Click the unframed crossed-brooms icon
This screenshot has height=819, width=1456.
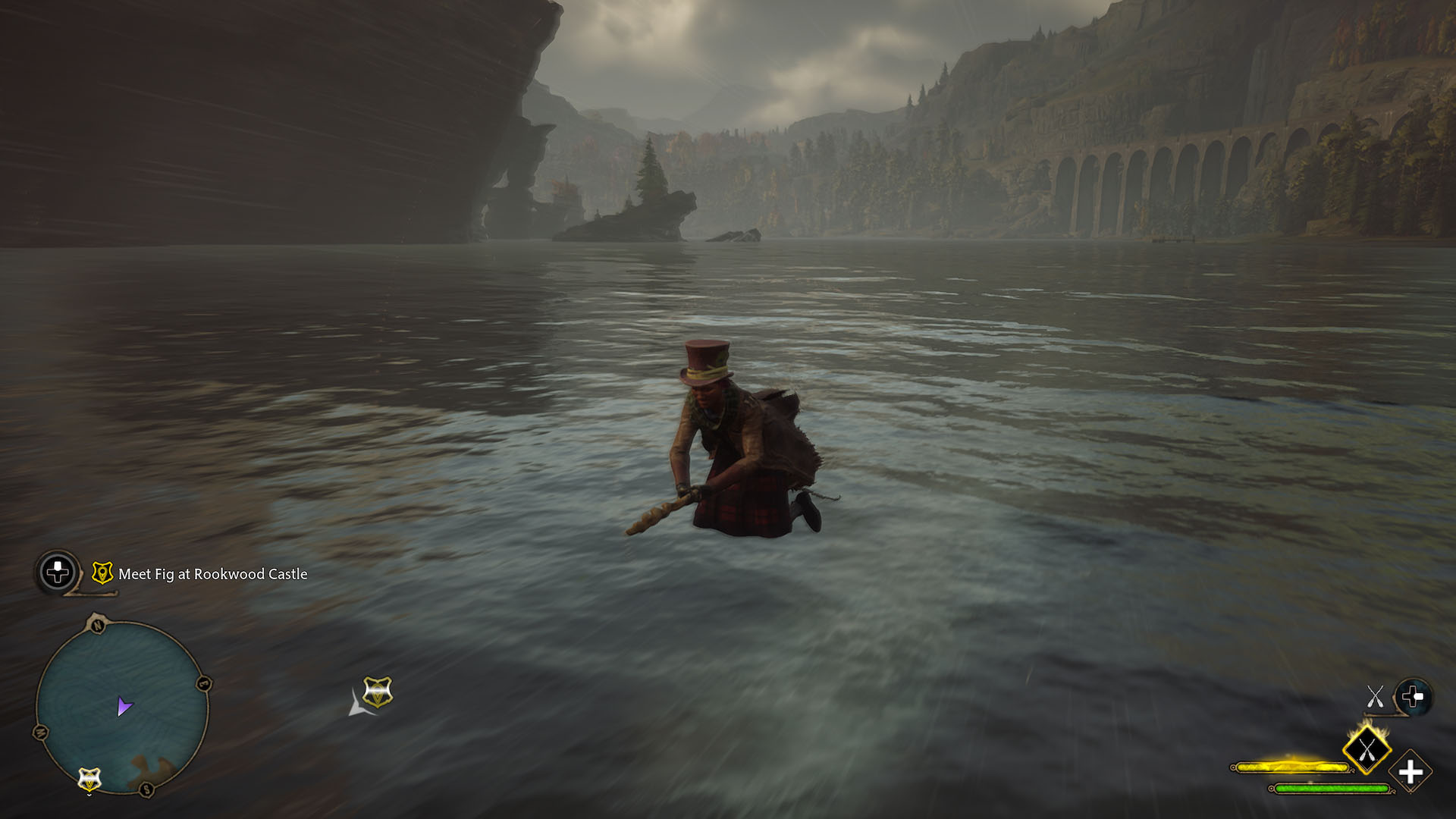[1375, 696]
